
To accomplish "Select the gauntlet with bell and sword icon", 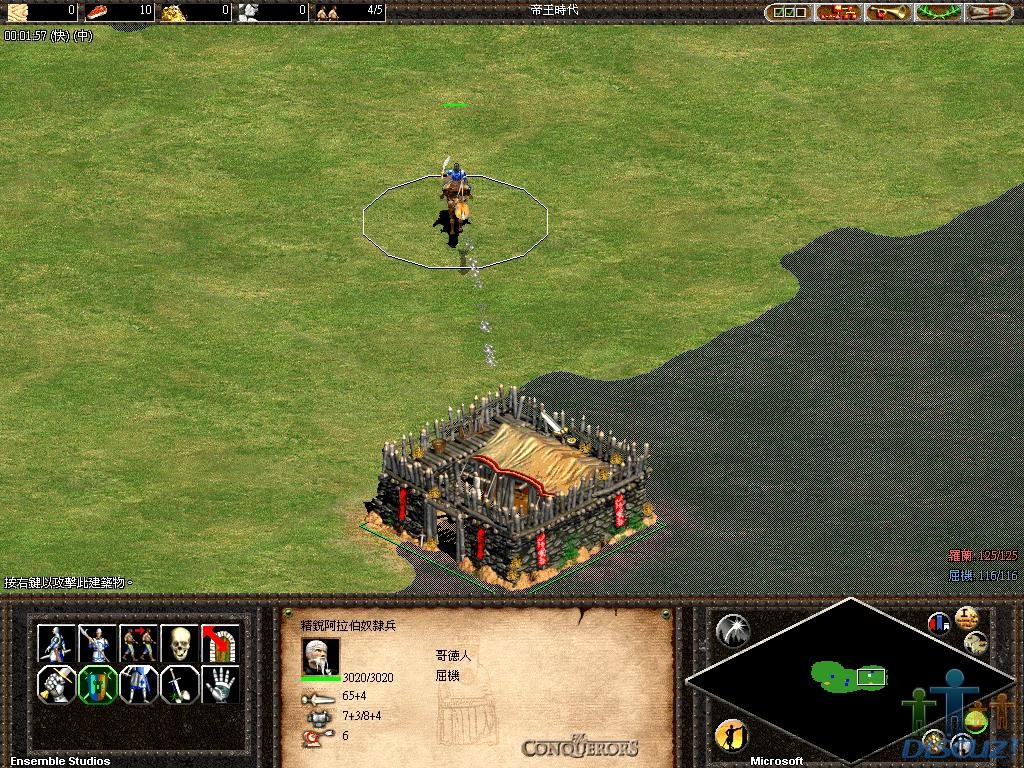I will [x=57, y=684].
